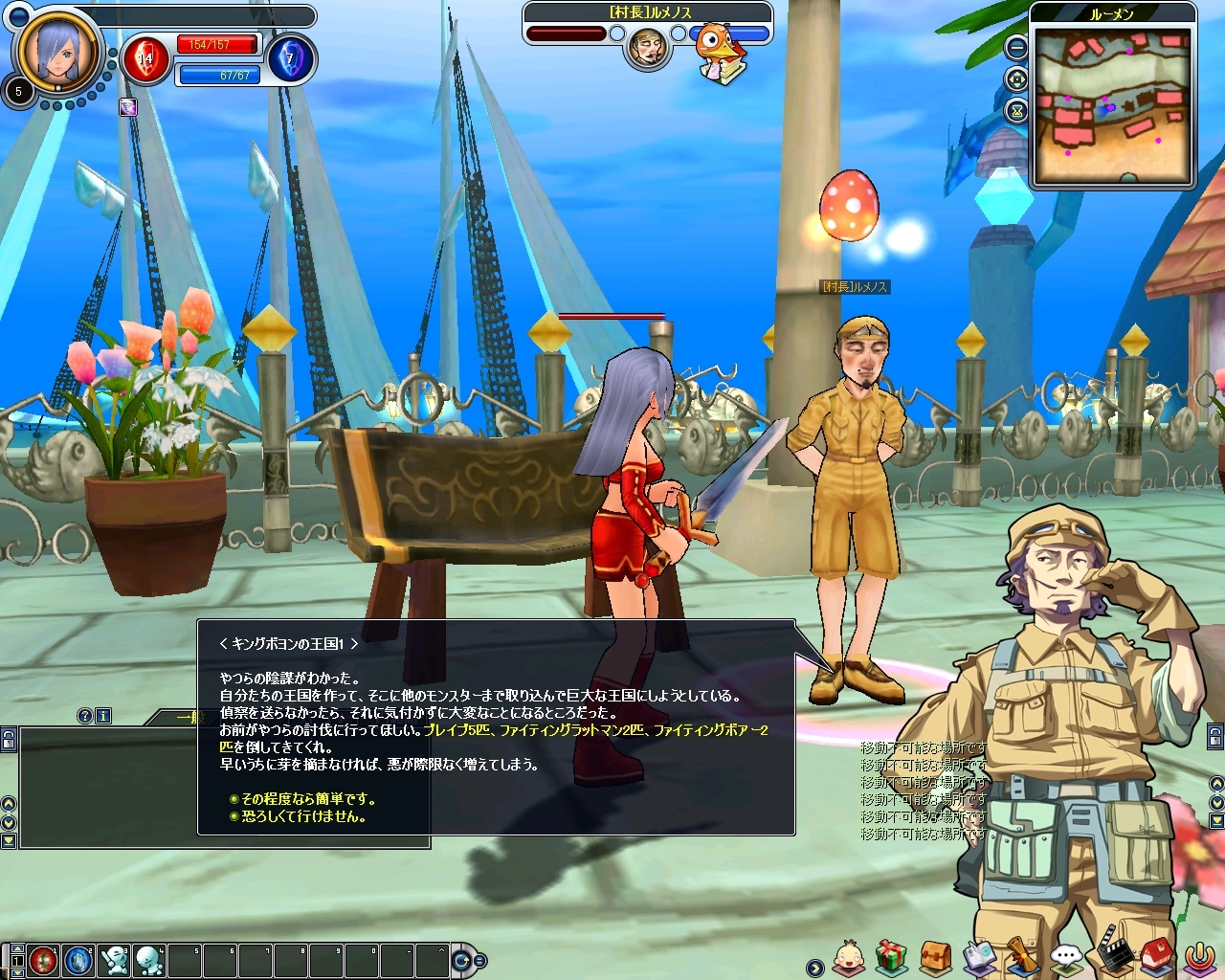Open the baby face character menu icon
Viewport: 1225px width, 980px height.
point(849,956)
